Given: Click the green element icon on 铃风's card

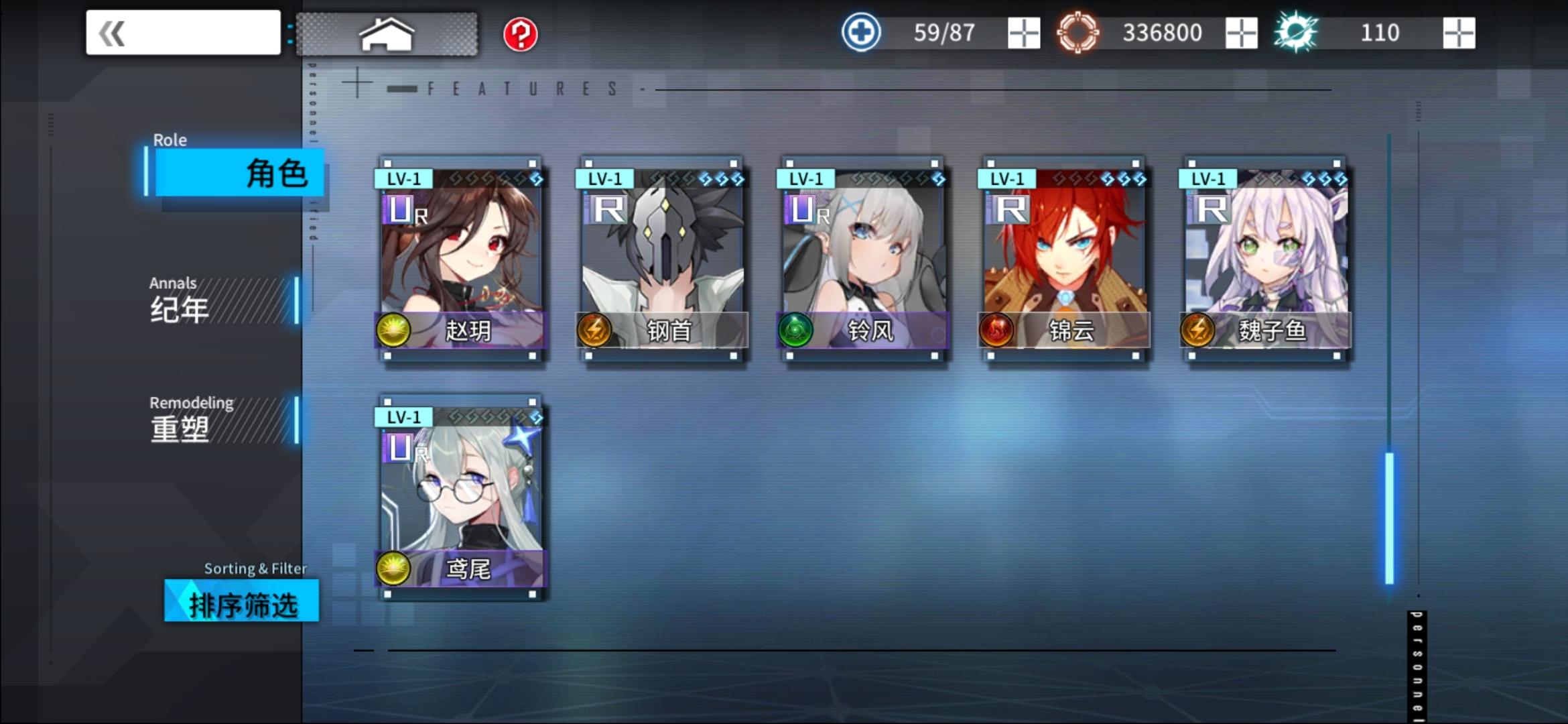Looking at the screenshot, I should pos(796,331).
